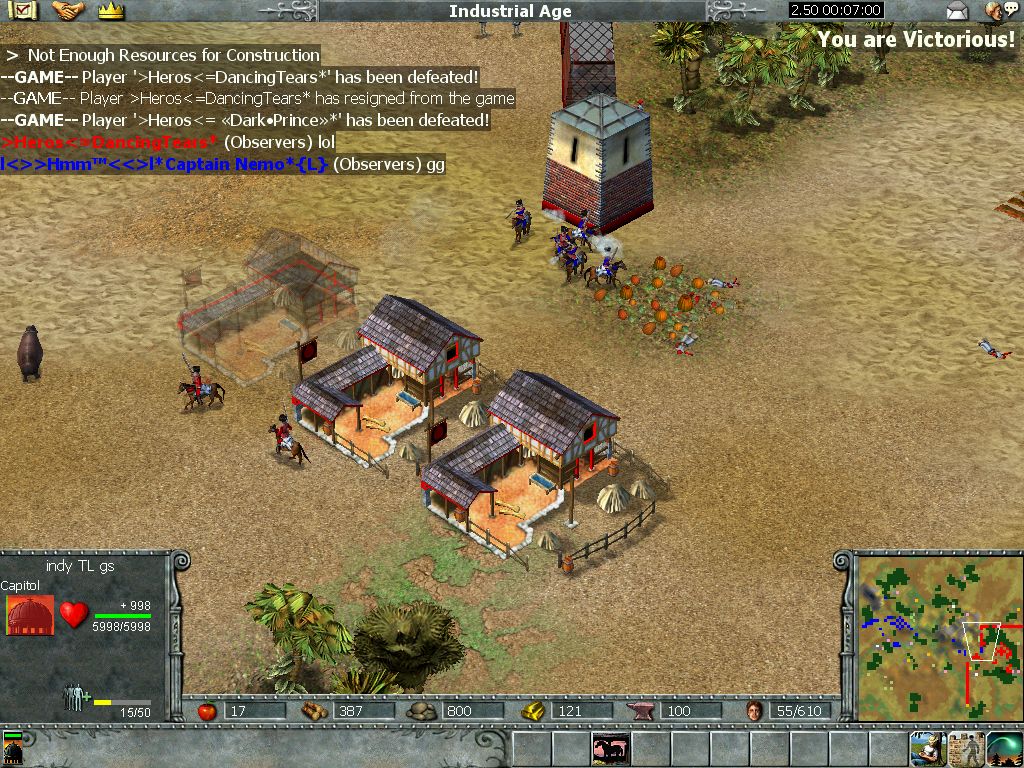
Task: Select the small Capitol group icon
Action: tap(13, 748)
